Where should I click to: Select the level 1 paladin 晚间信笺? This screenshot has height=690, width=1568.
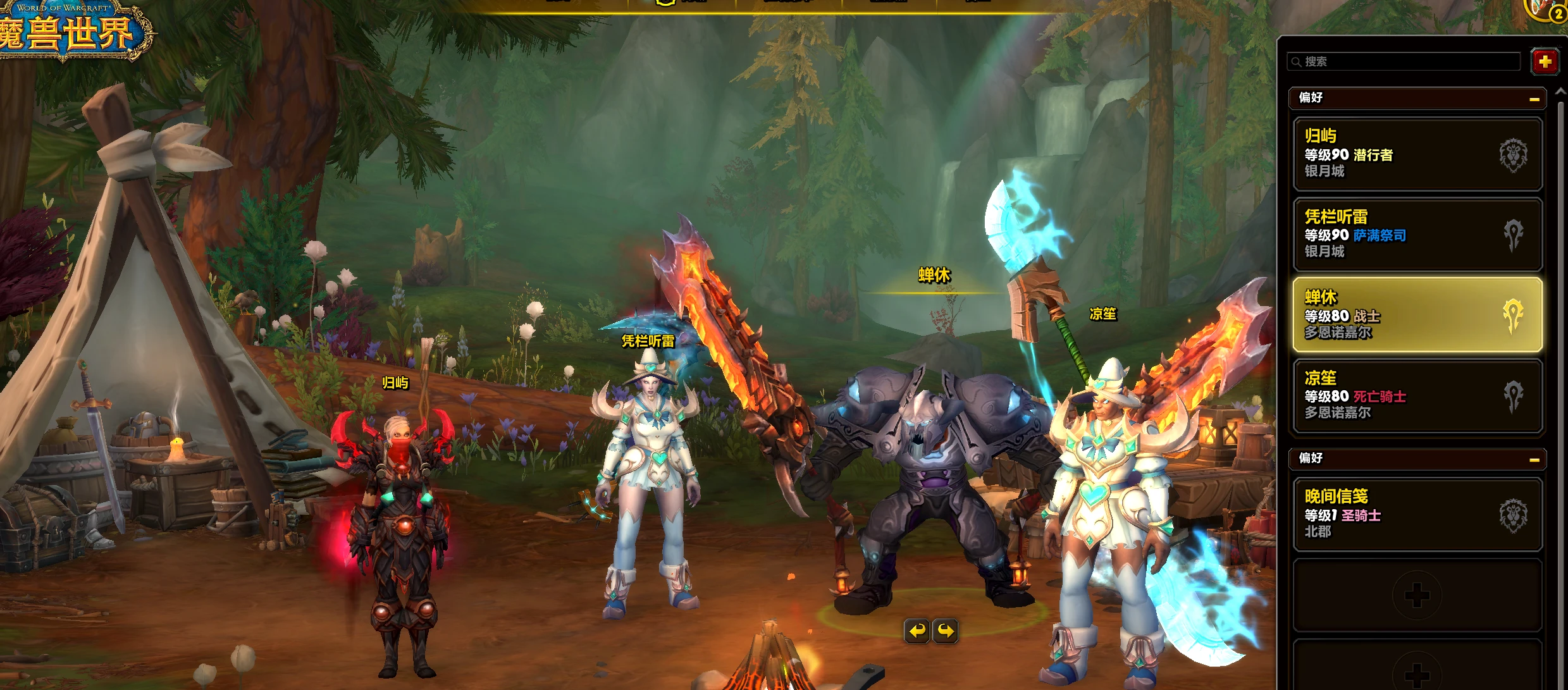1417,514
